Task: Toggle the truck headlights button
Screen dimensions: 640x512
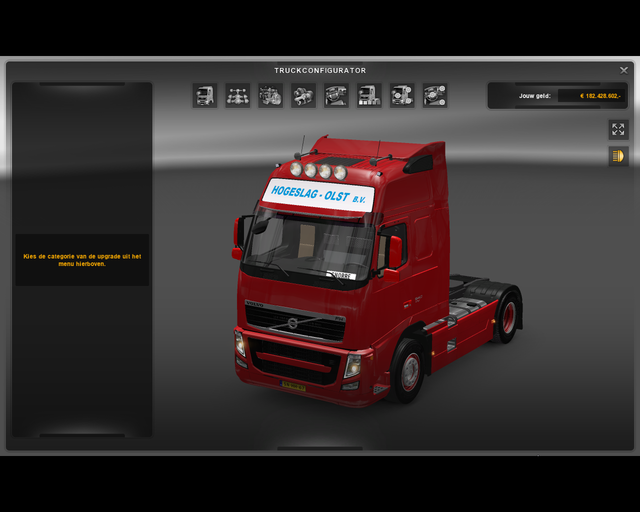Action: 618,156
